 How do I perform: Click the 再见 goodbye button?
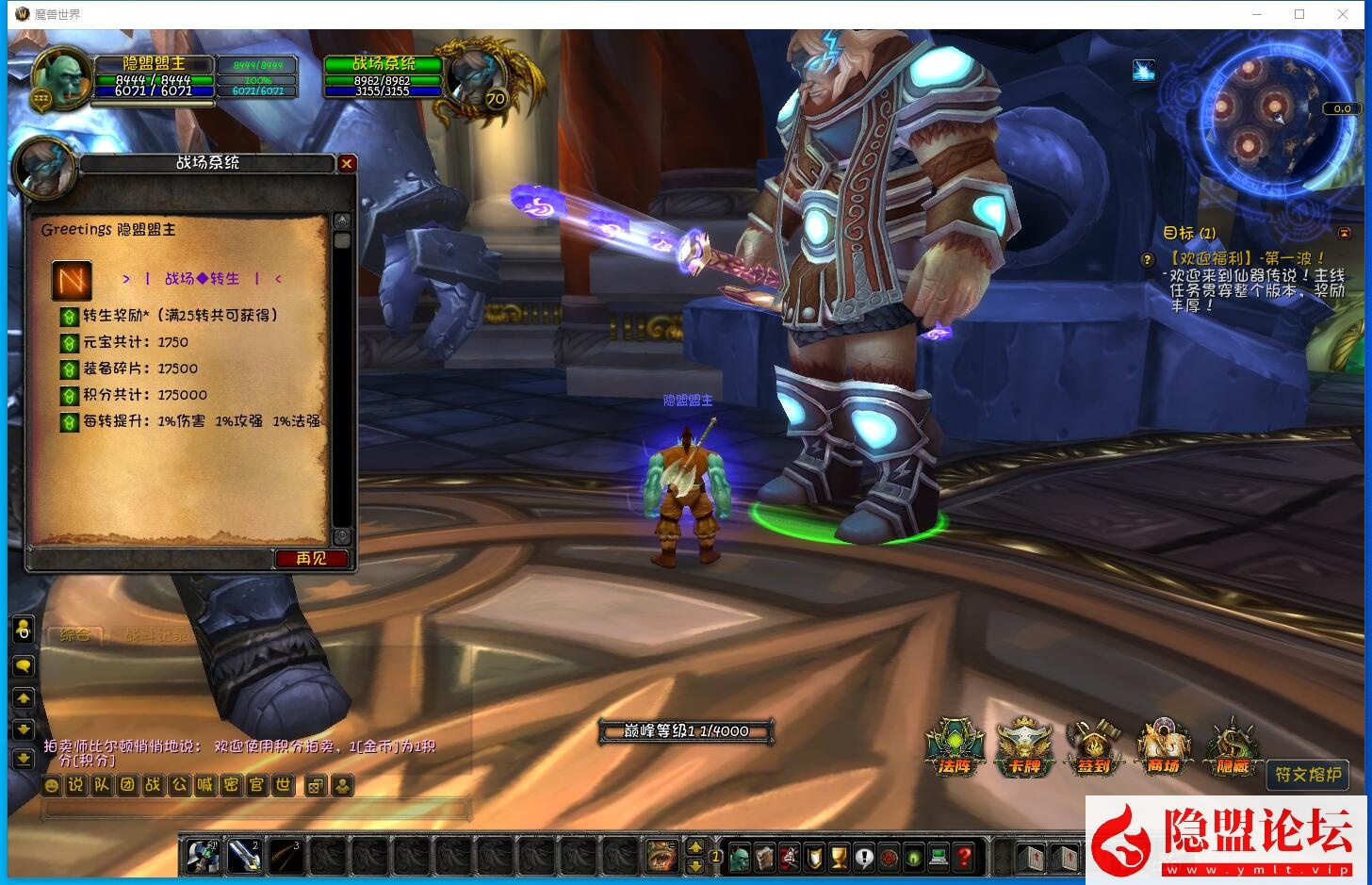tap(311, 559)
